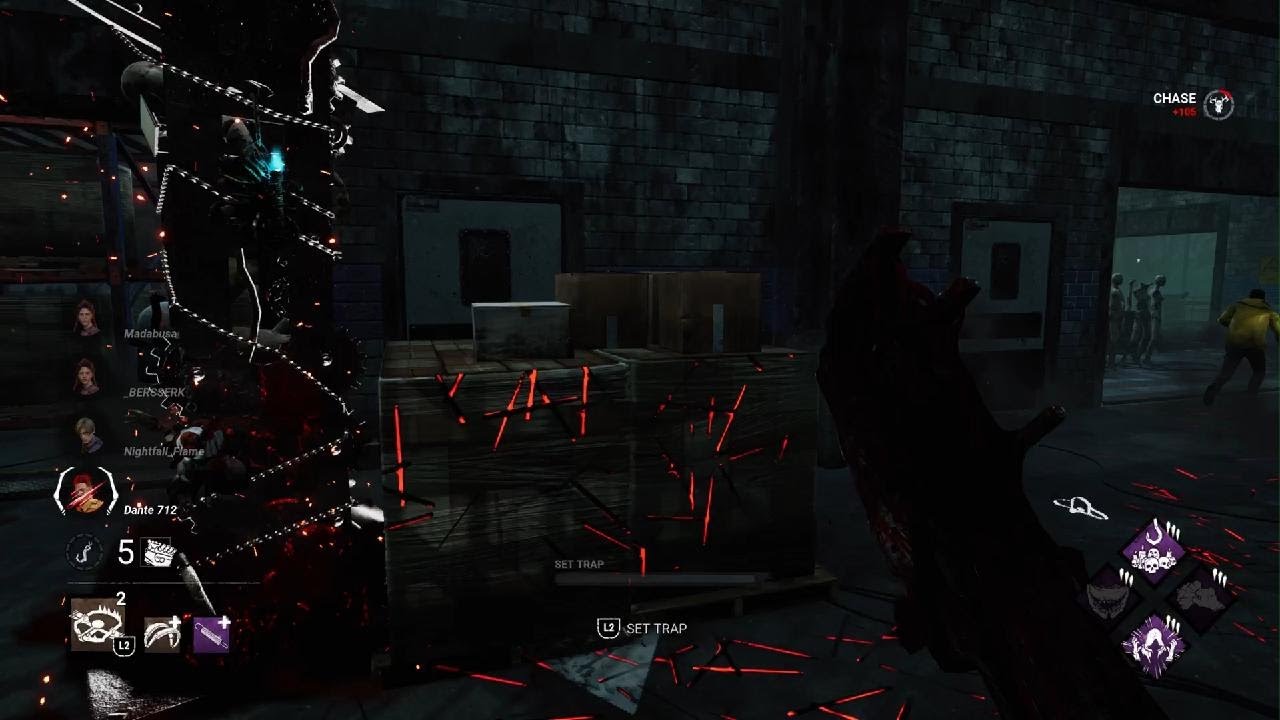
Task: Select _BERSERK's survivor portrait
Action: pyautogui.click(x=86, y=376)
